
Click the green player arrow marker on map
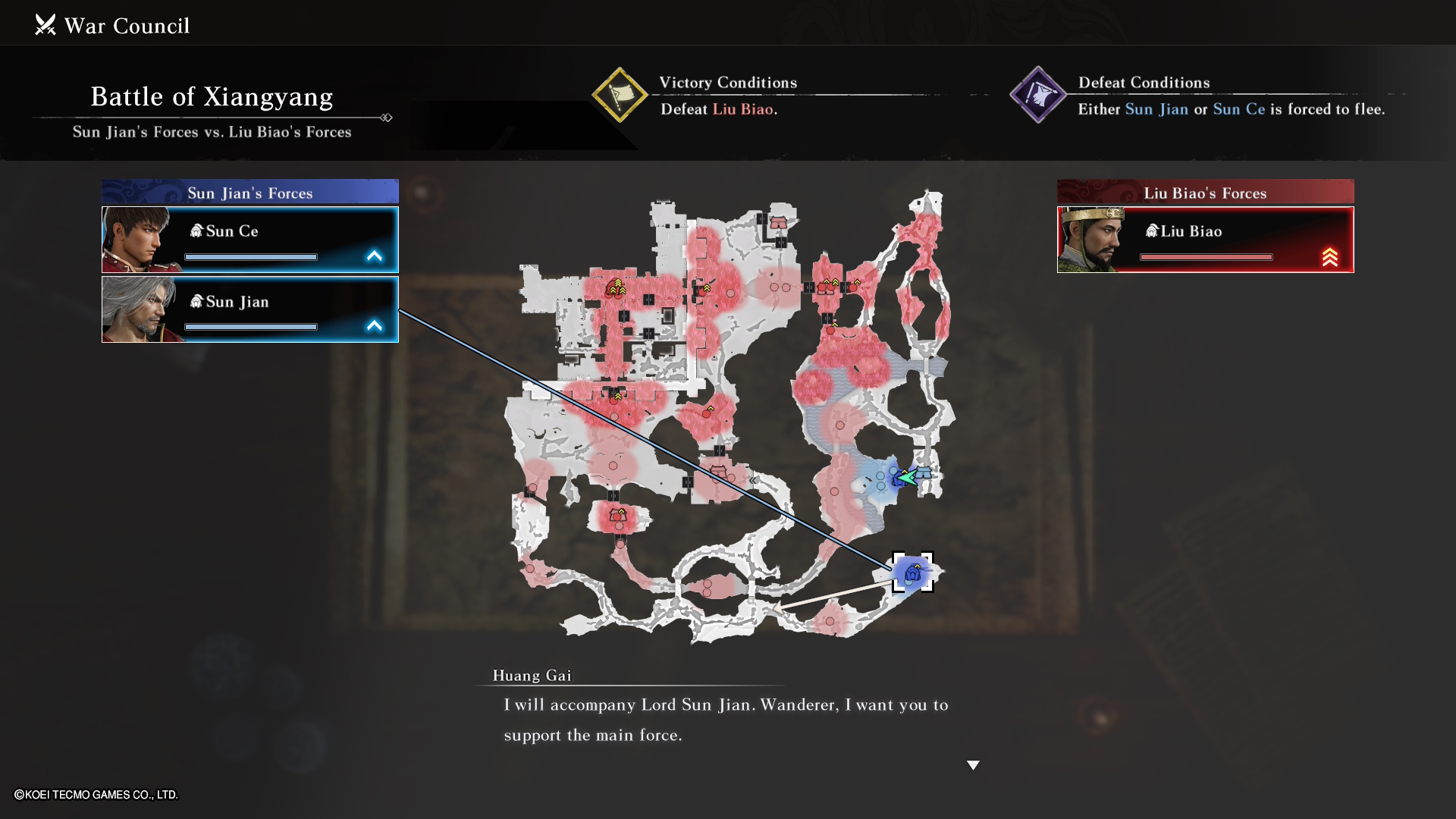pyautogui.click(x=907, y=477)
